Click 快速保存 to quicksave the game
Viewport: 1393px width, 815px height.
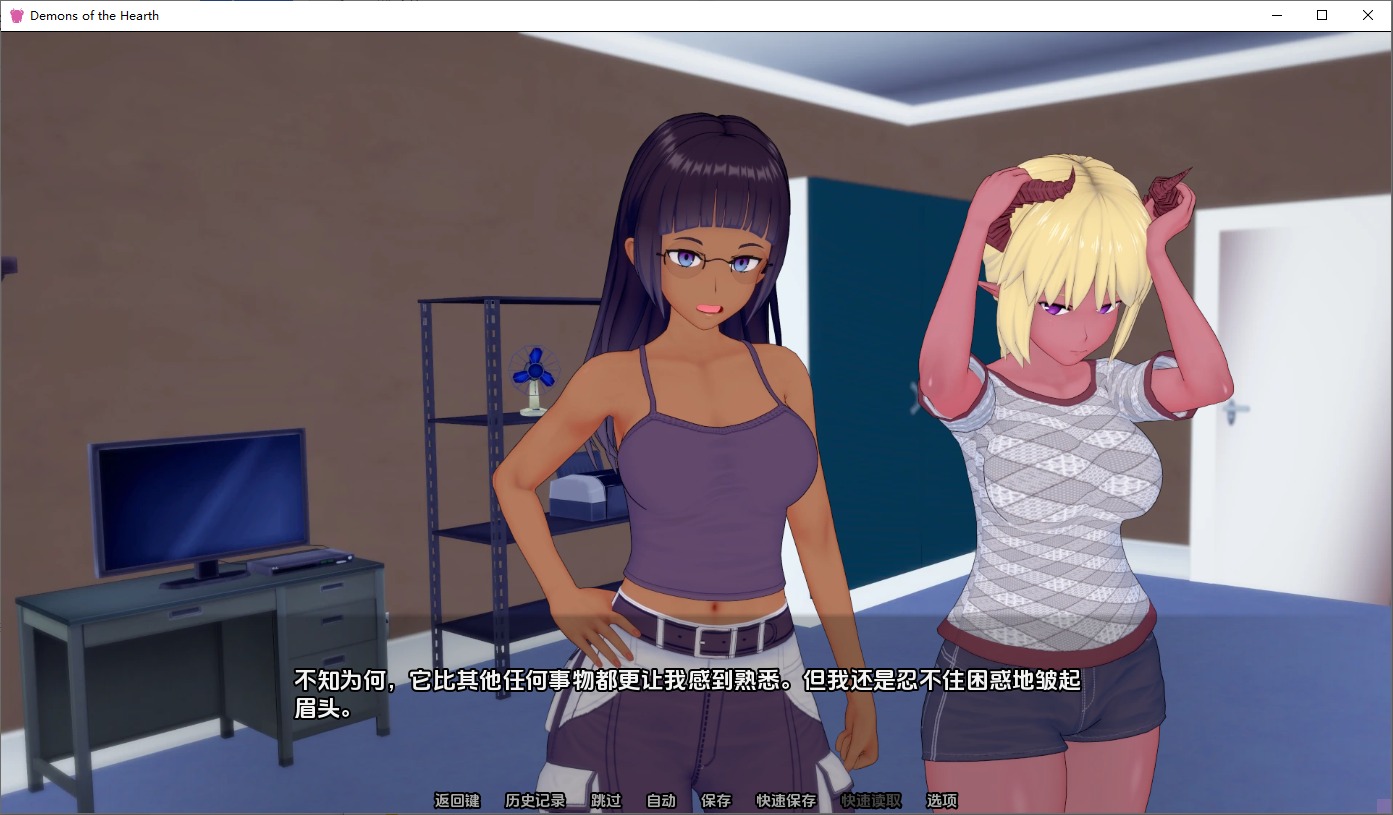(x=786, y=800)
